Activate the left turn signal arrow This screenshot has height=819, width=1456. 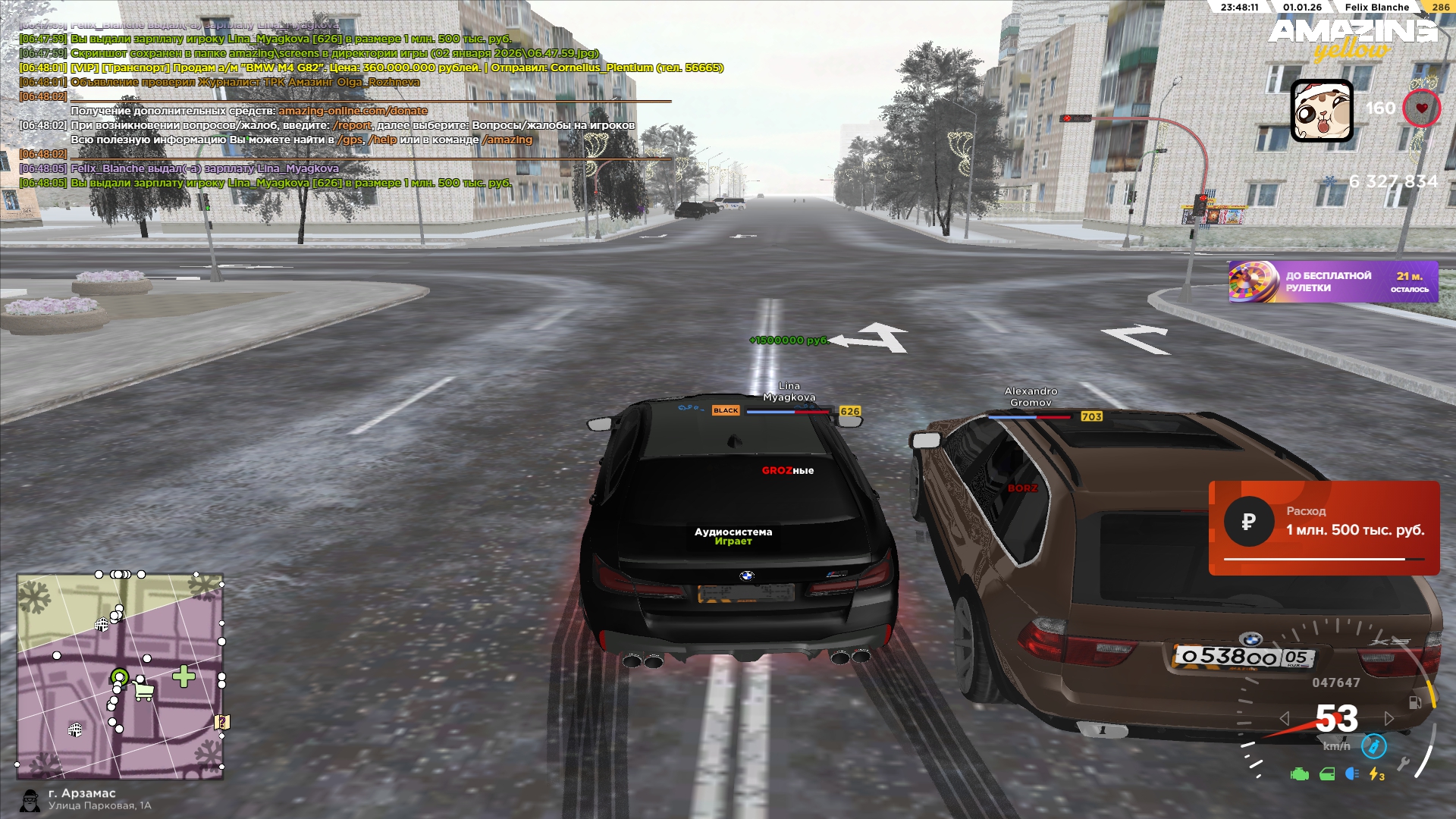(x=1284, y=718)
